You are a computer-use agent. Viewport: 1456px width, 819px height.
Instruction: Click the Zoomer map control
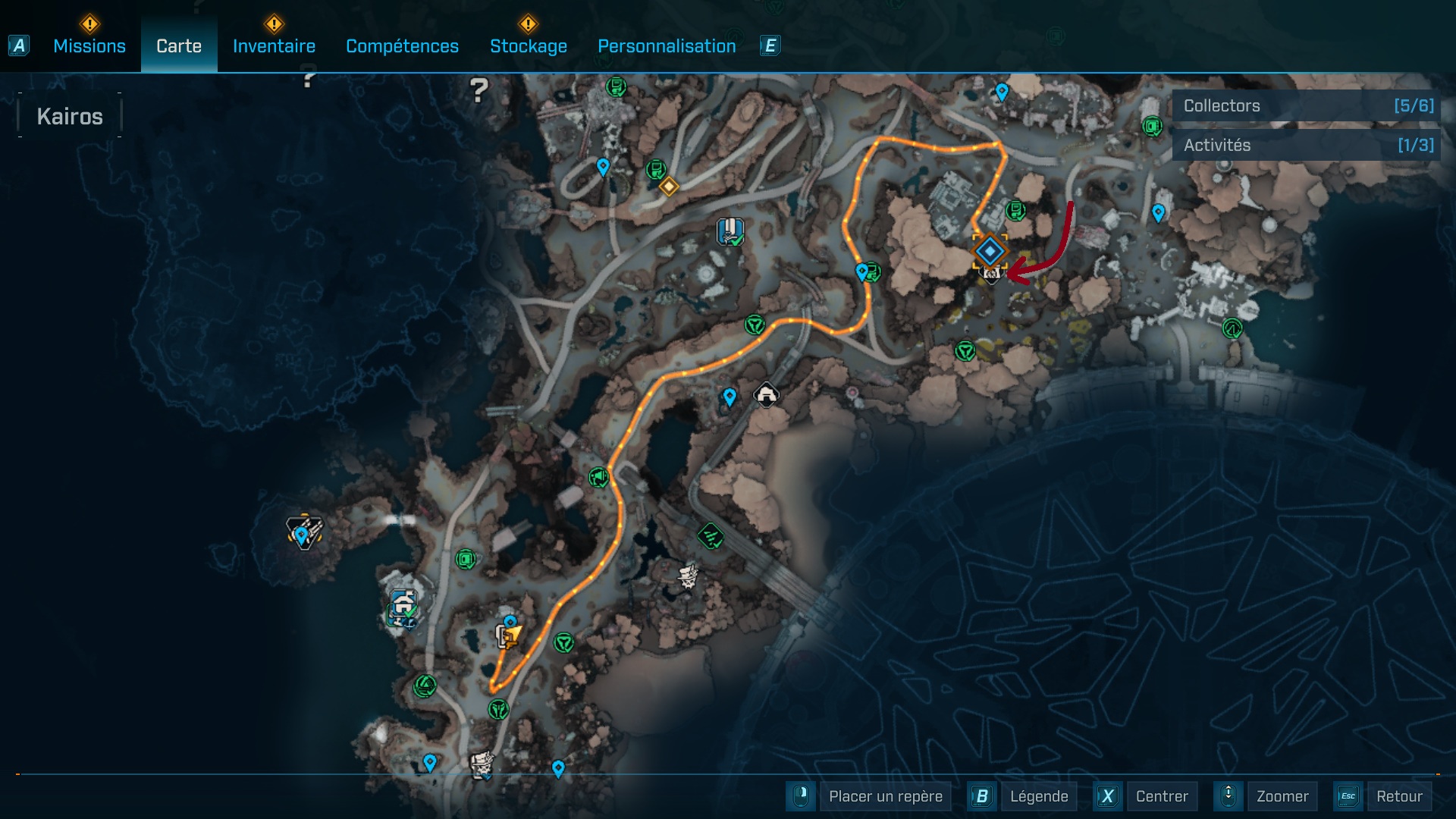pos(1282,796)
